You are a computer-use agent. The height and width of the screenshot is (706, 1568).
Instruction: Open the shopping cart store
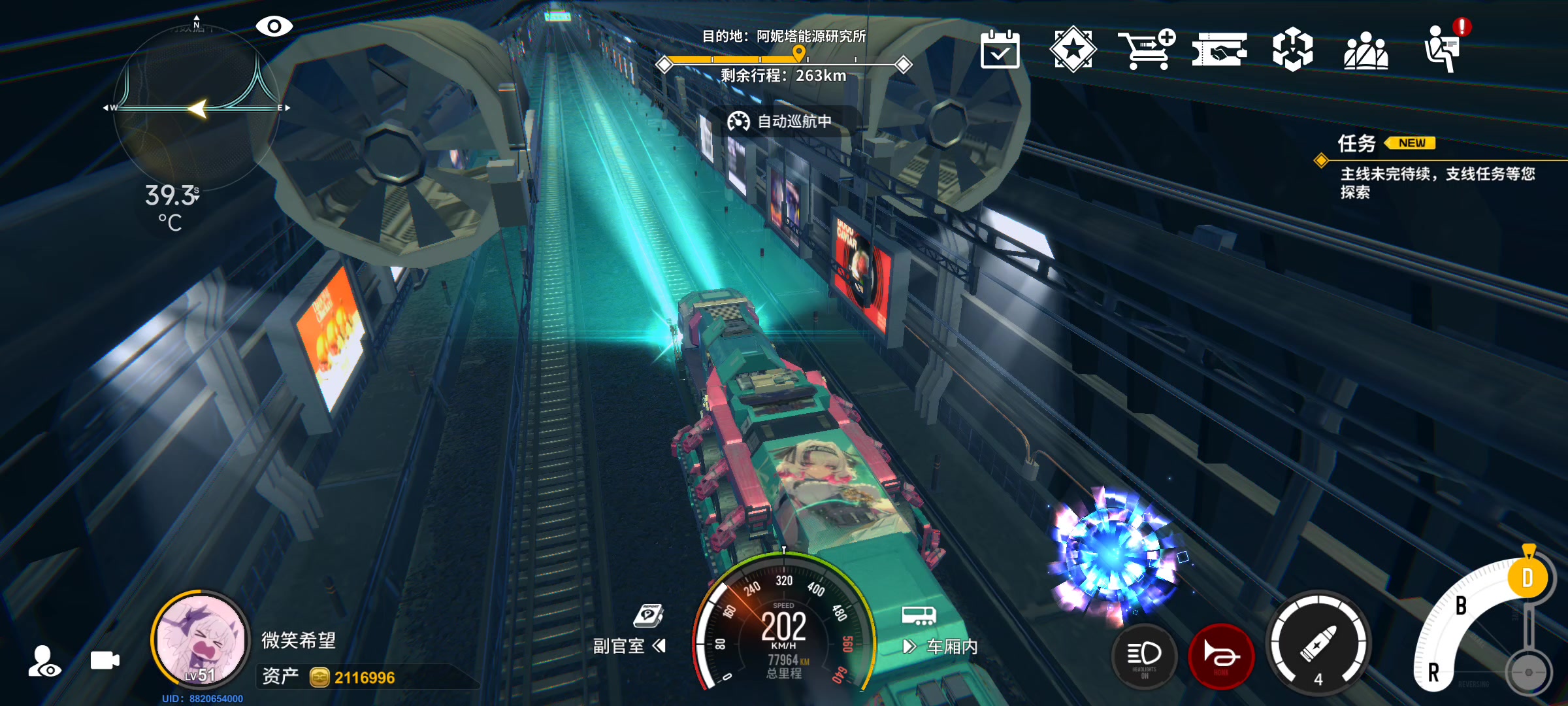pos(1146,49)
